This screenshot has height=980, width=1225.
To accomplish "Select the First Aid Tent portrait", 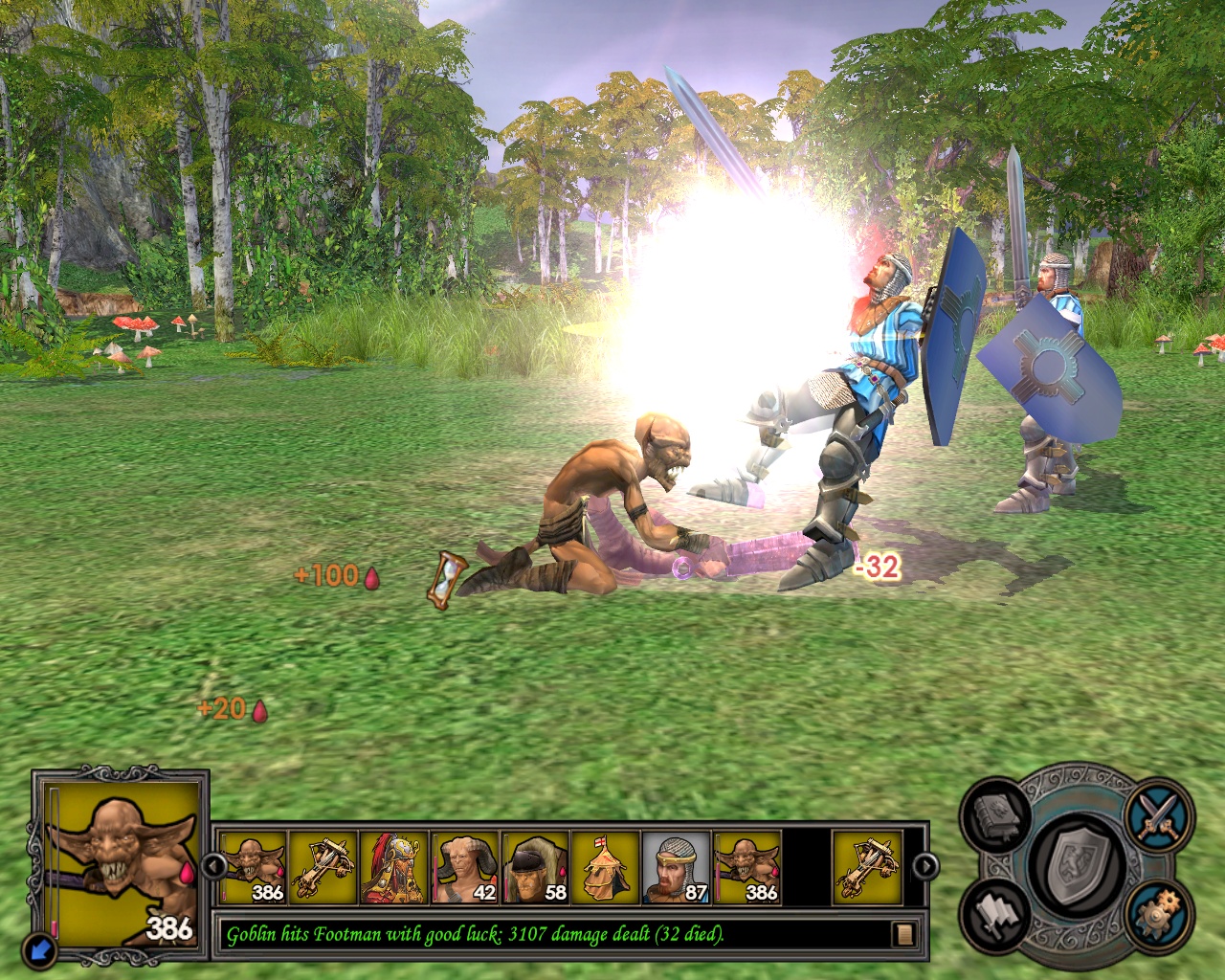I will (x=605, y=867).
